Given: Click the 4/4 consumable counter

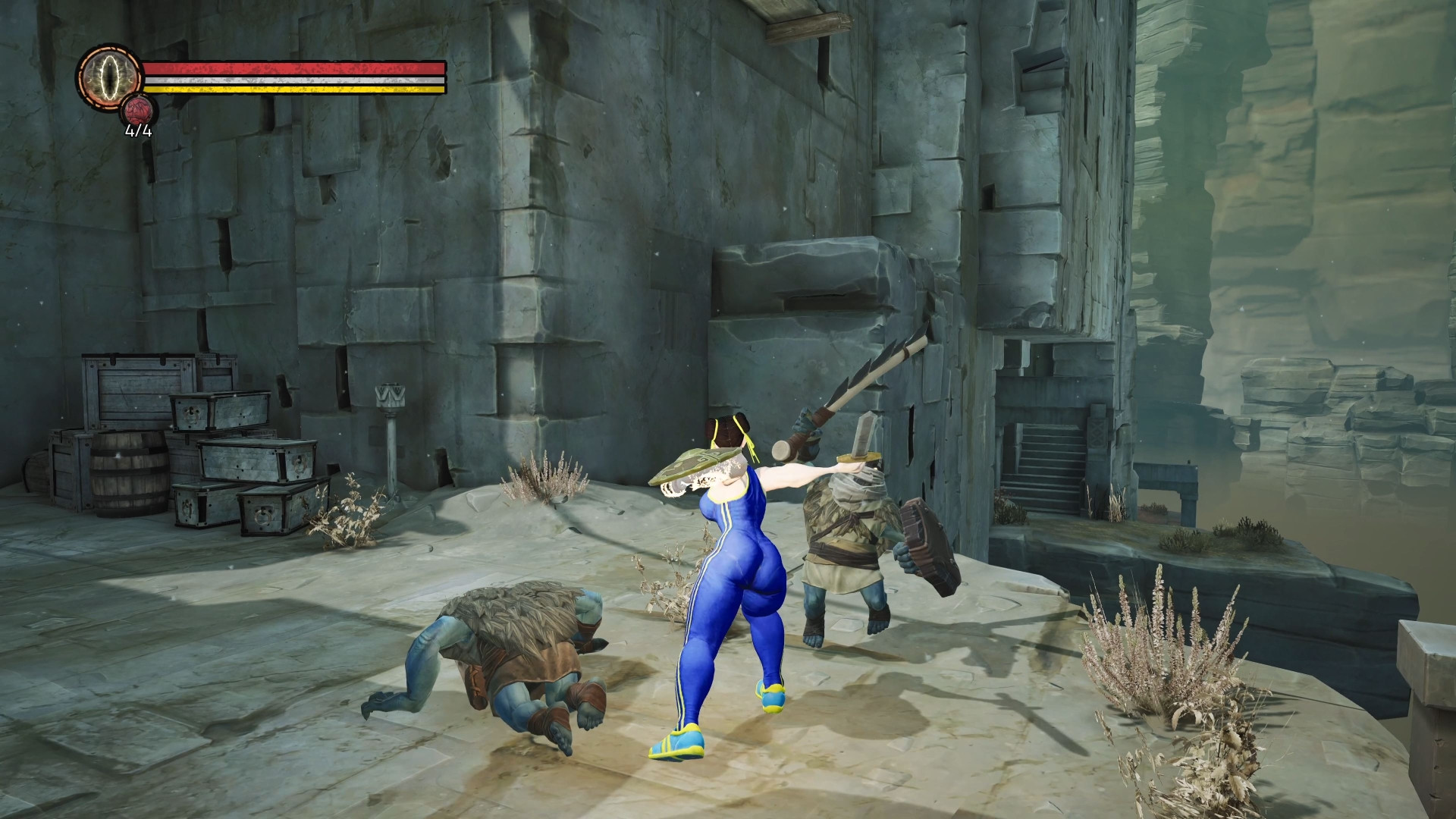Looking at the screenshot, I should (x=136, y=134).
